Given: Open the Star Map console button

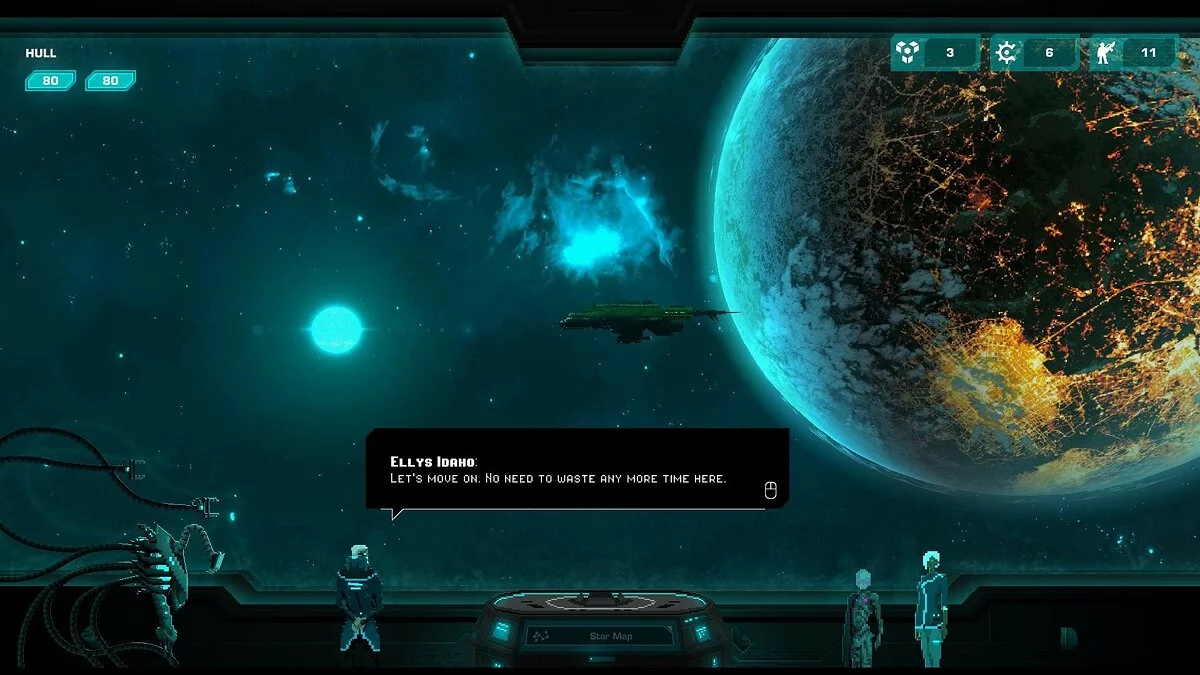Looking at the screenshot, I should click(x=600, y=635).
